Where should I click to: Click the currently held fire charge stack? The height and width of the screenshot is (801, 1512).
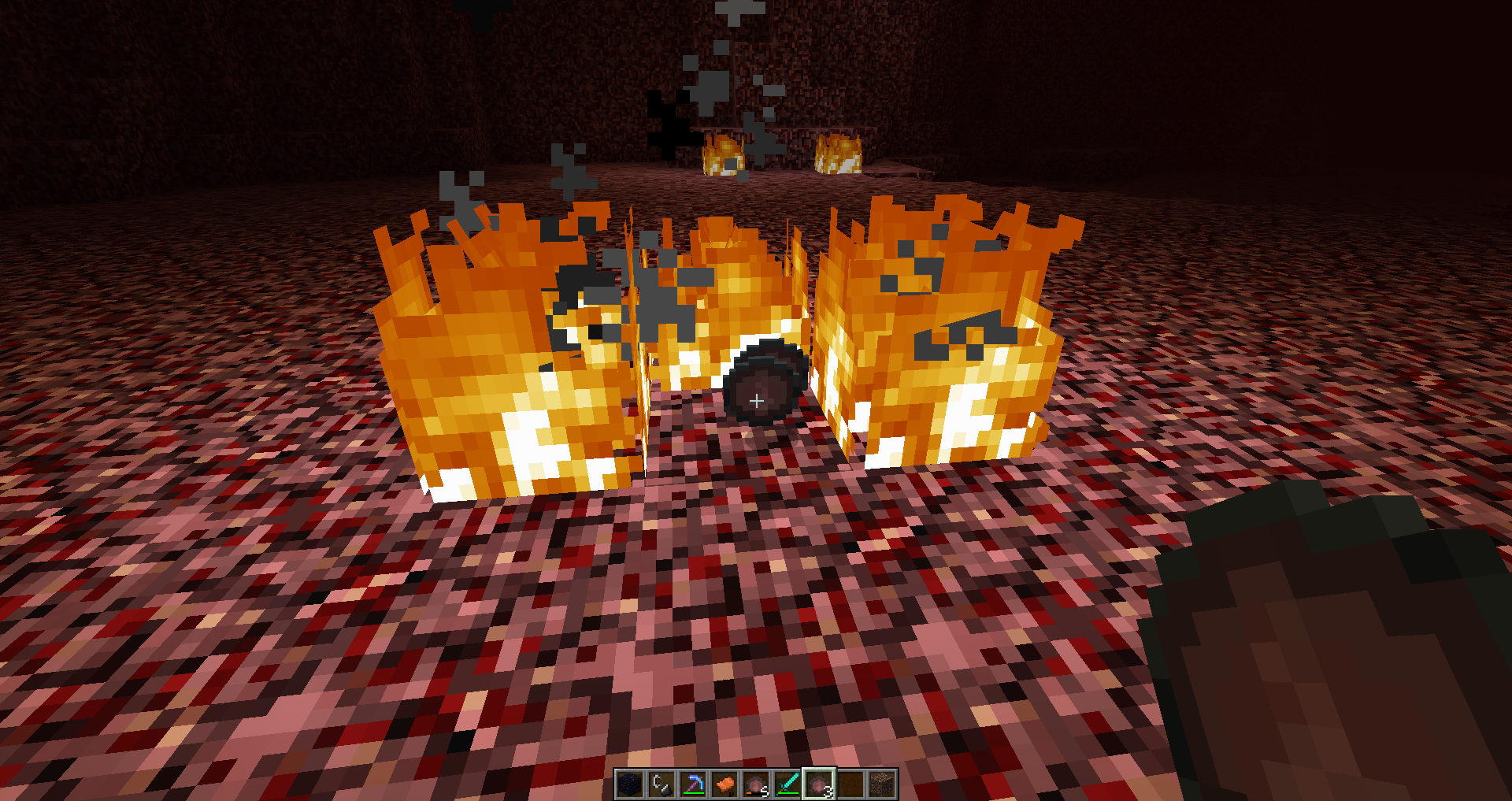[x=819, y=784]
